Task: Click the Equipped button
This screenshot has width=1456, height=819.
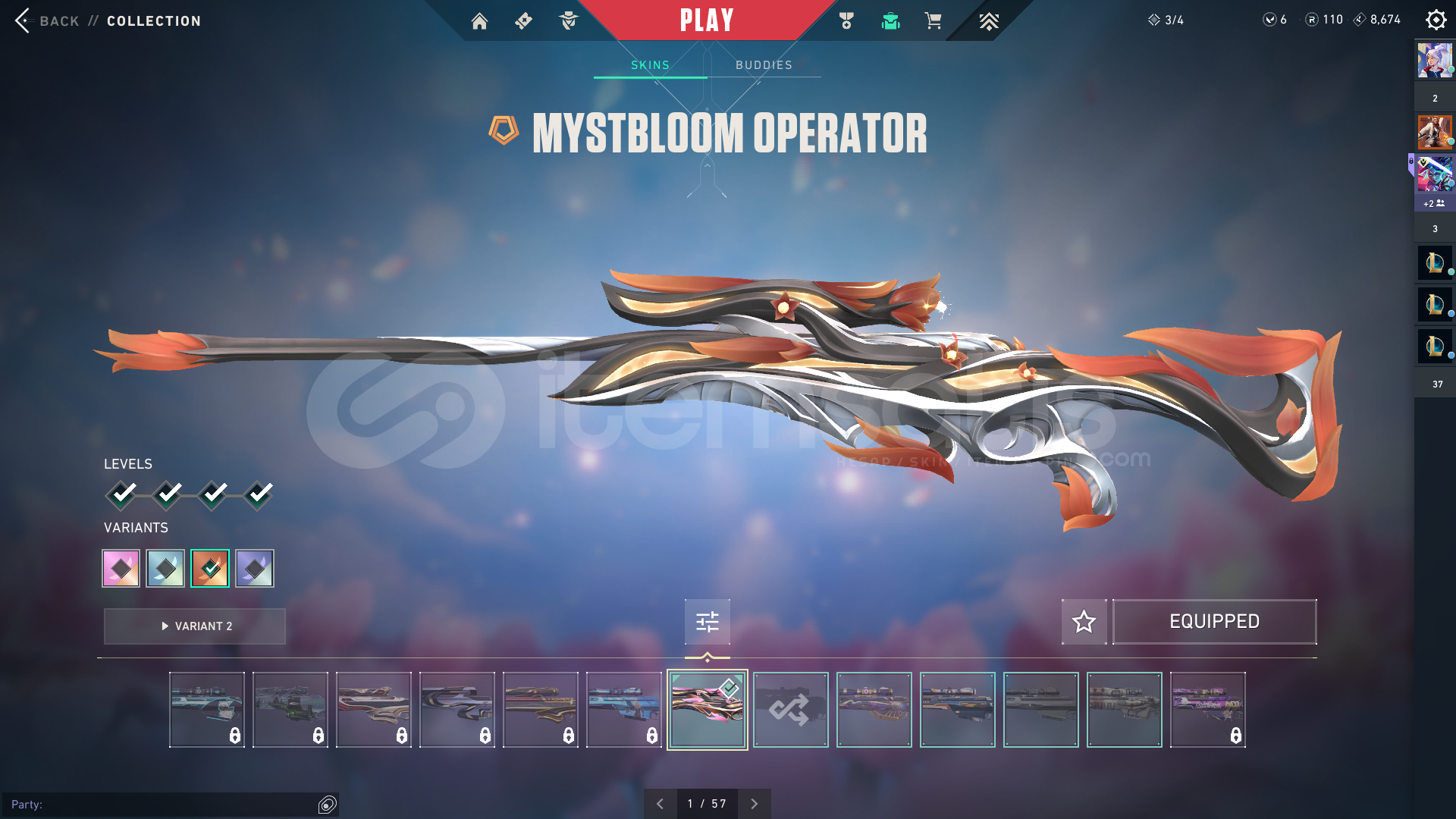Action: click(x=1214, y=622)
